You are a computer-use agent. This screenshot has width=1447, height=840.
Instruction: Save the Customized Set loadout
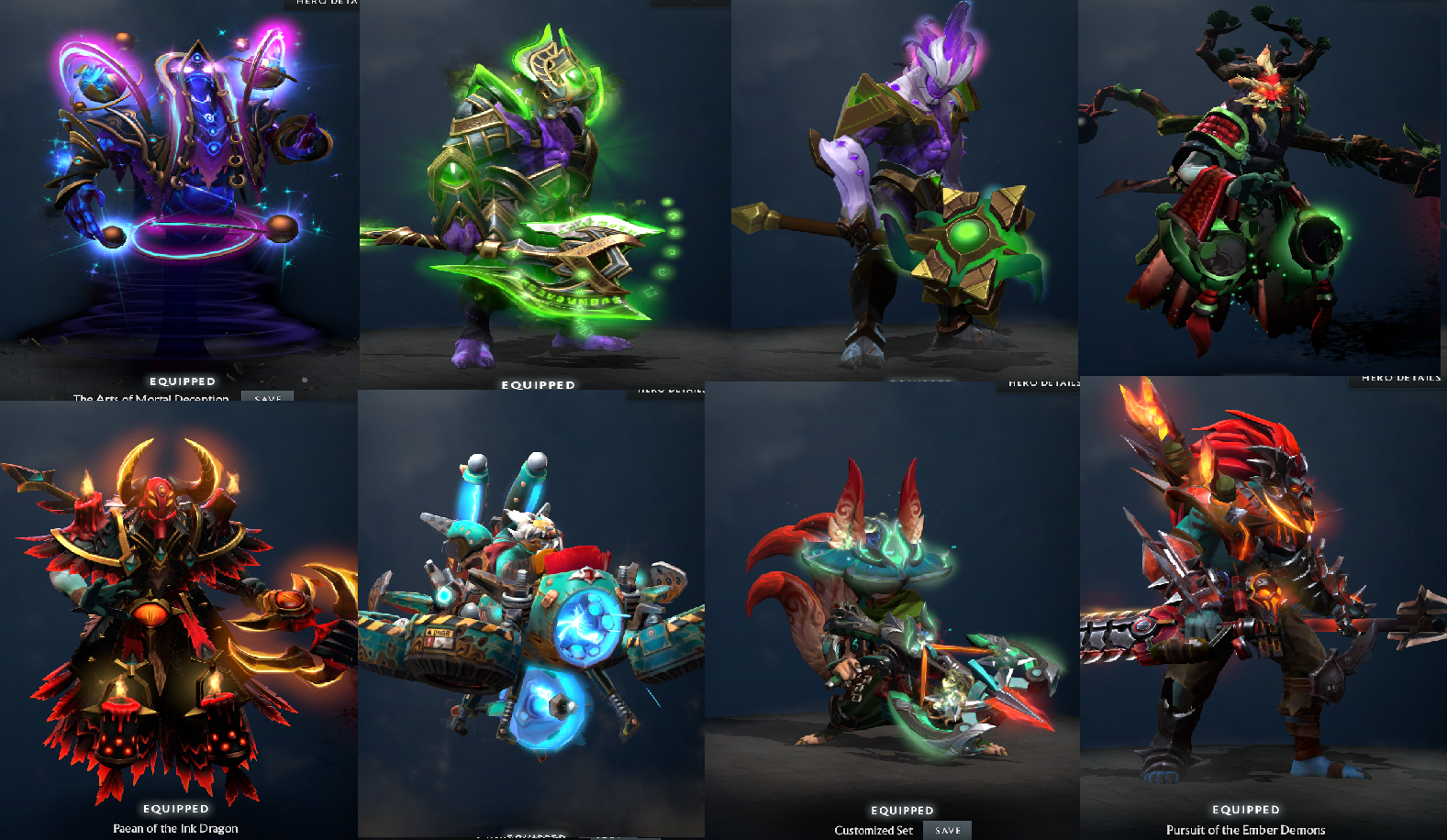pyautogui.click(x=947, y=829)
